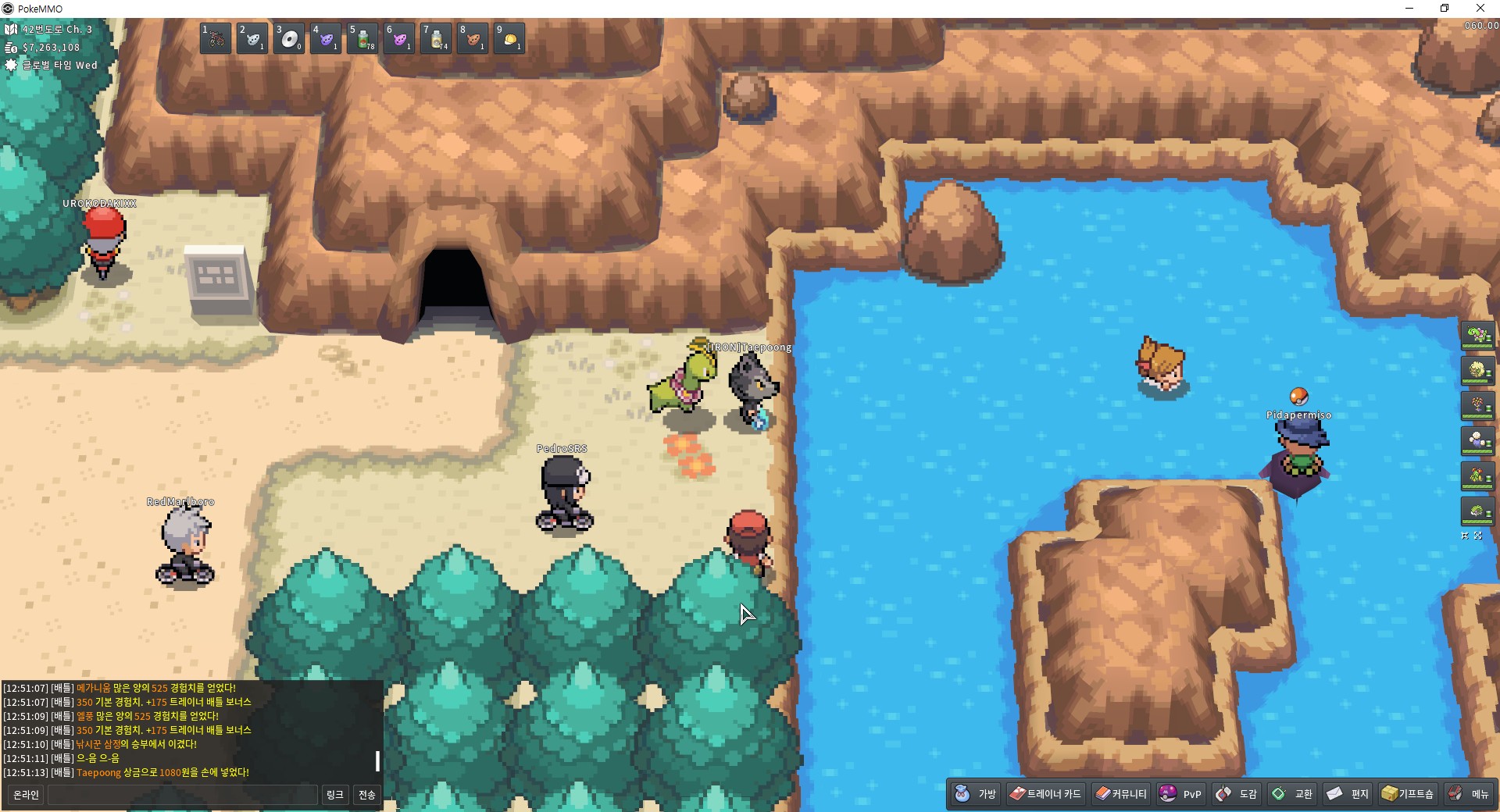Viewport: 1500px width, 812px height.
Task: Select the Meganium party slot
Action: [x=1477, y=336]
